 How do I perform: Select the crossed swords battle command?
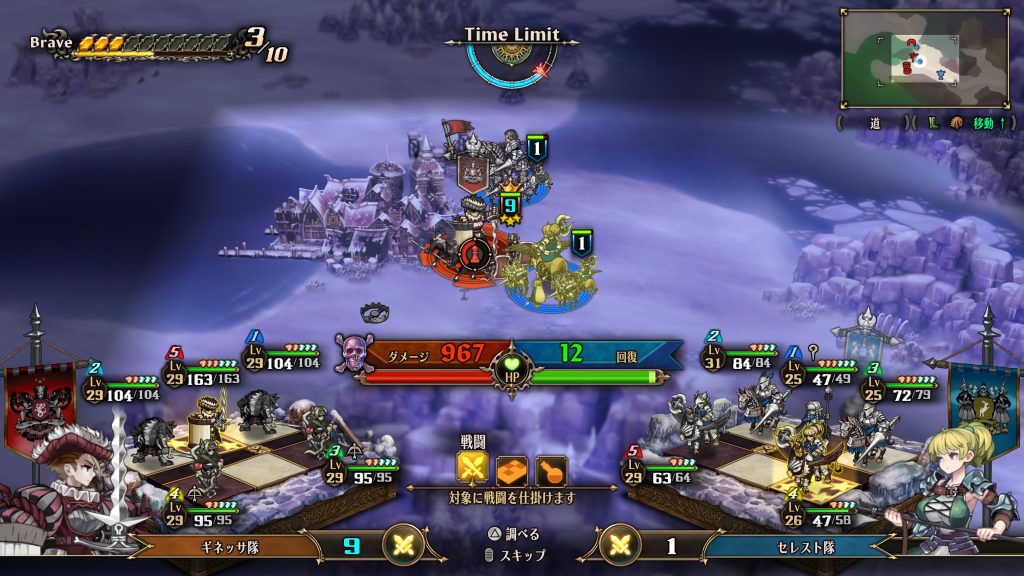tap(472, 470)
